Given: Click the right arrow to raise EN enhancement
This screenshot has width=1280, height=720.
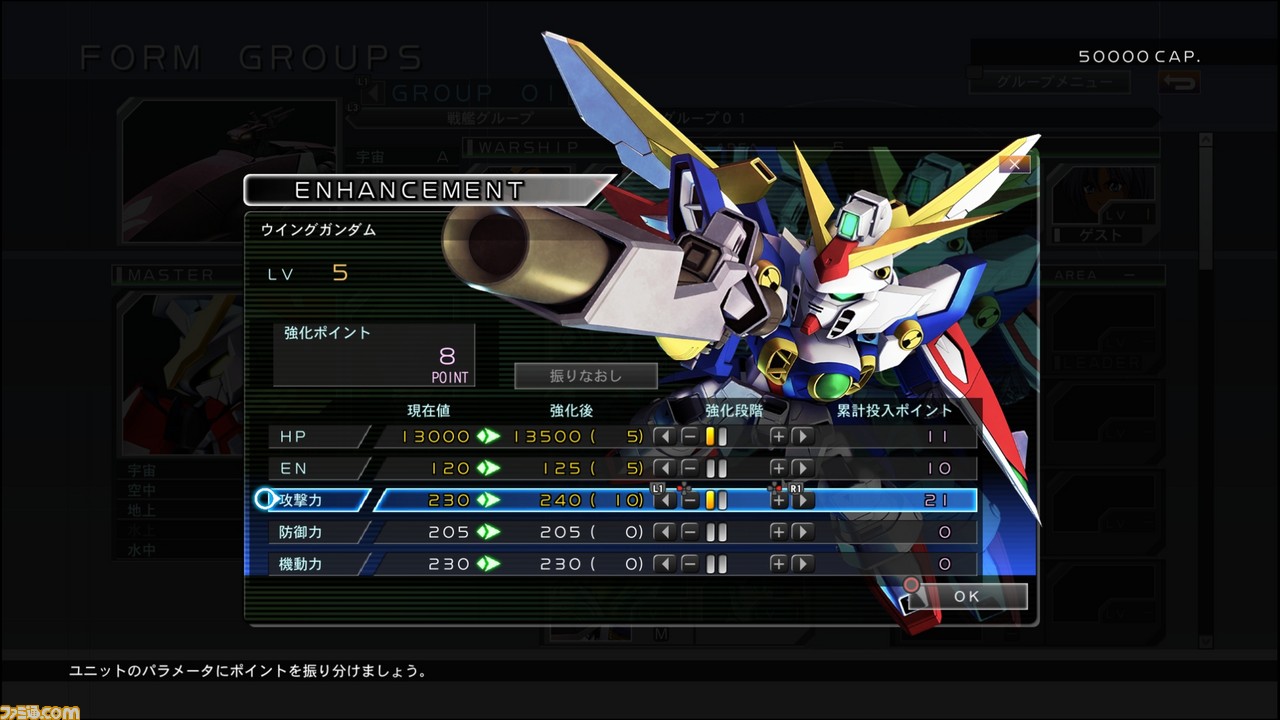Looking at the screenshot, I should coord(803,468).
